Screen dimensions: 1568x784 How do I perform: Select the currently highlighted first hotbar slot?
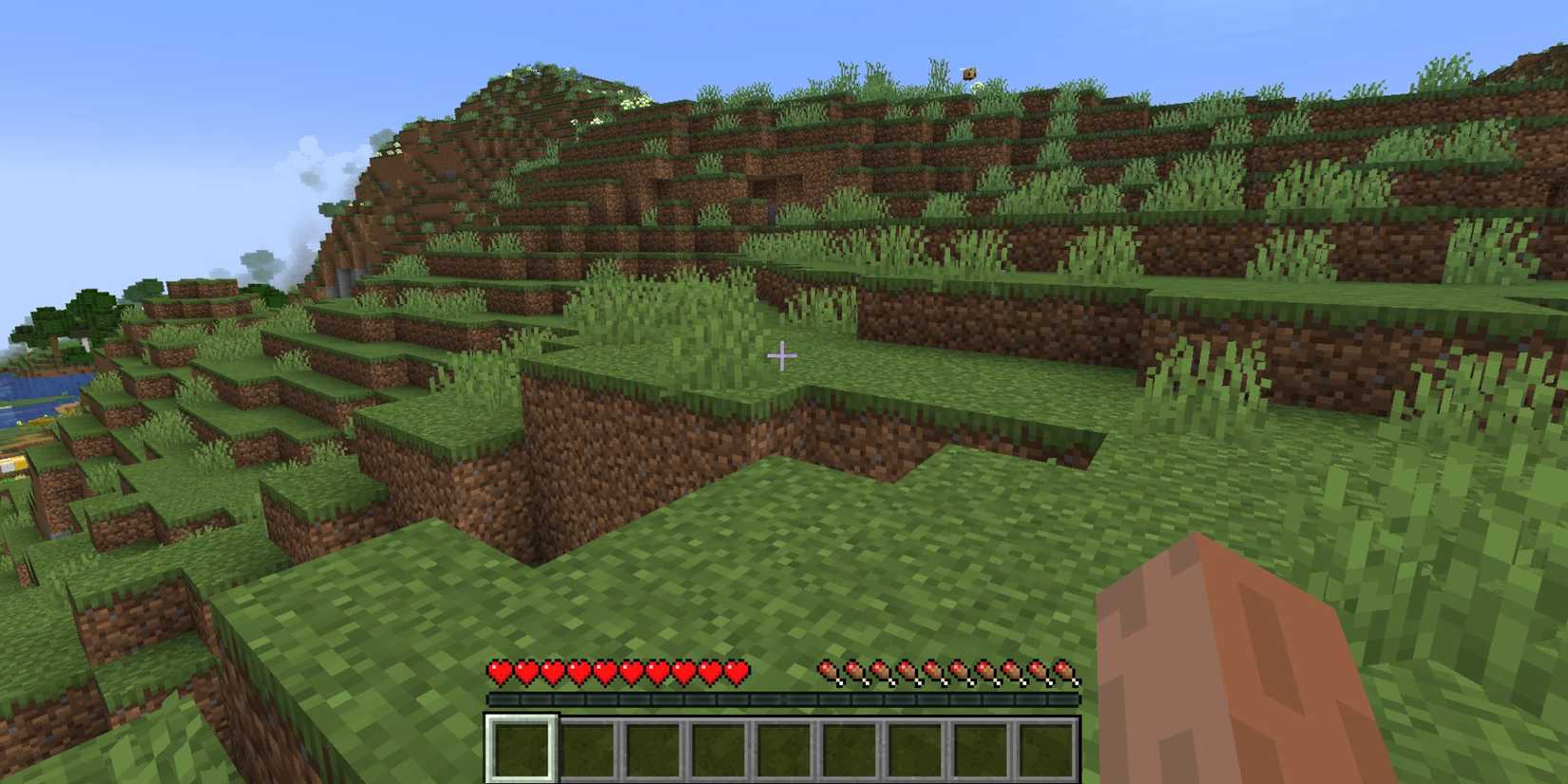(x=523, y=748)
